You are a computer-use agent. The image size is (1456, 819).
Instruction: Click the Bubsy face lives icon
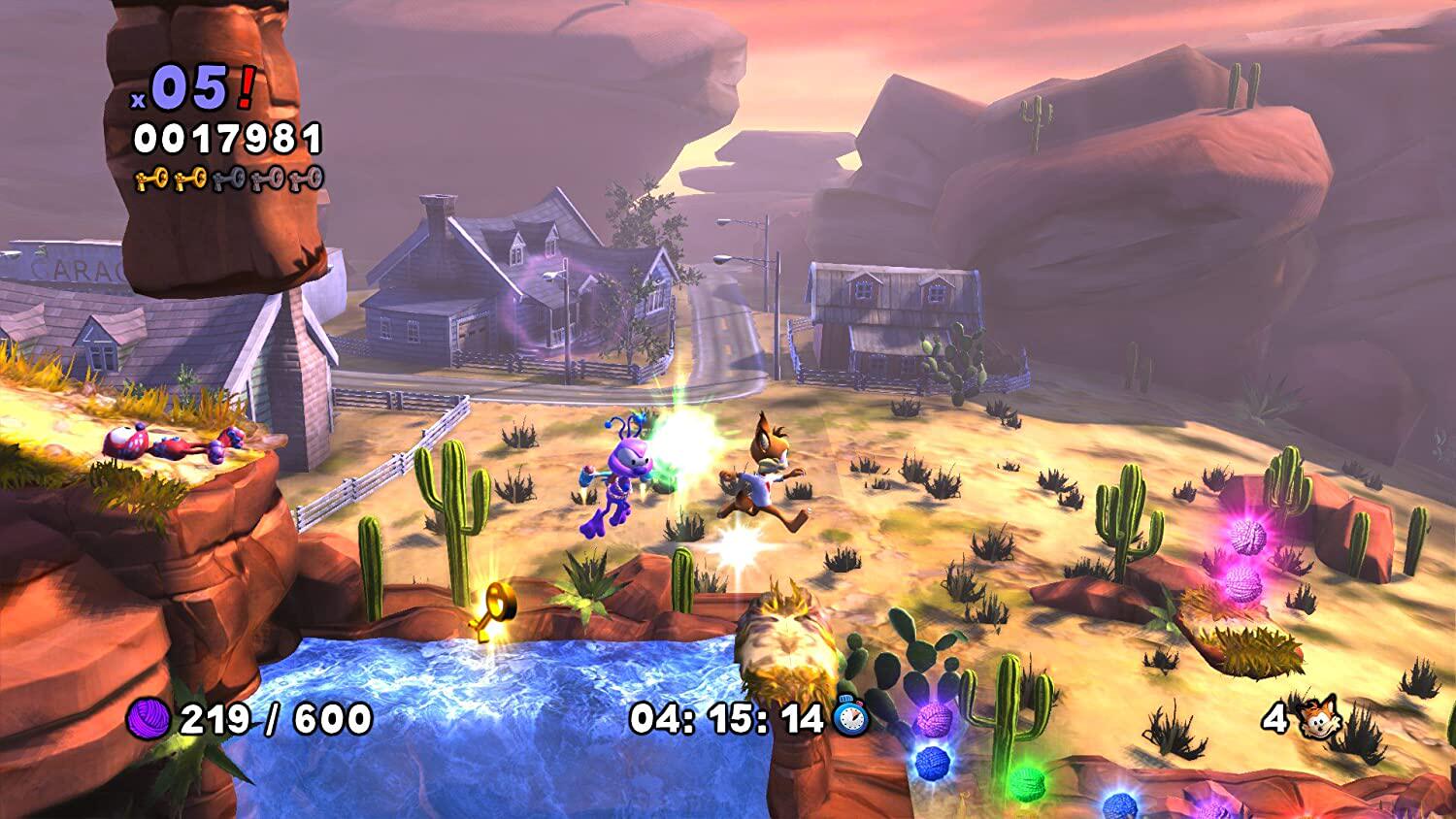(1317, 717)
